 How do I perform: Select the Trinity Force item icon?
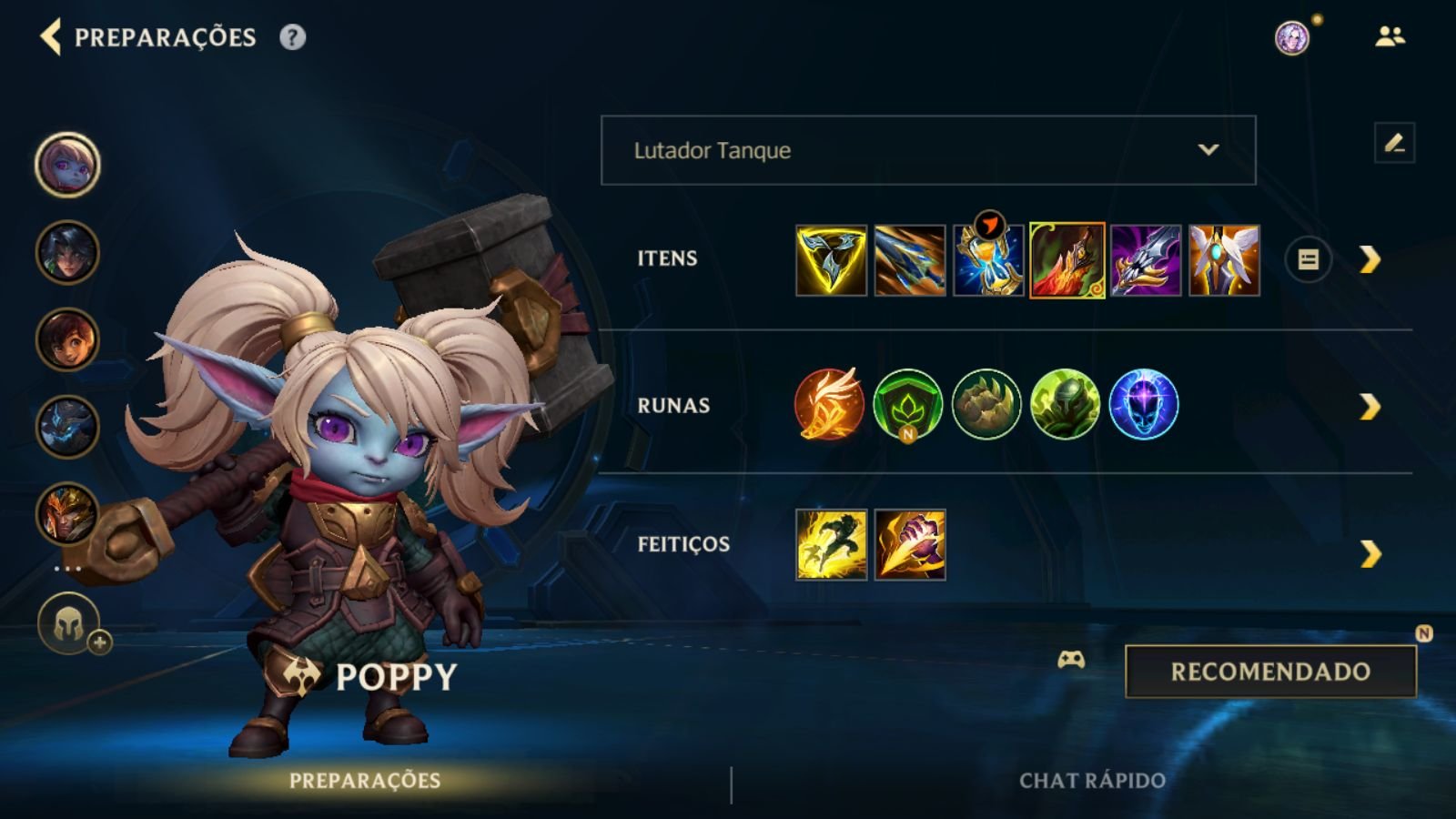tap(831, 259)
